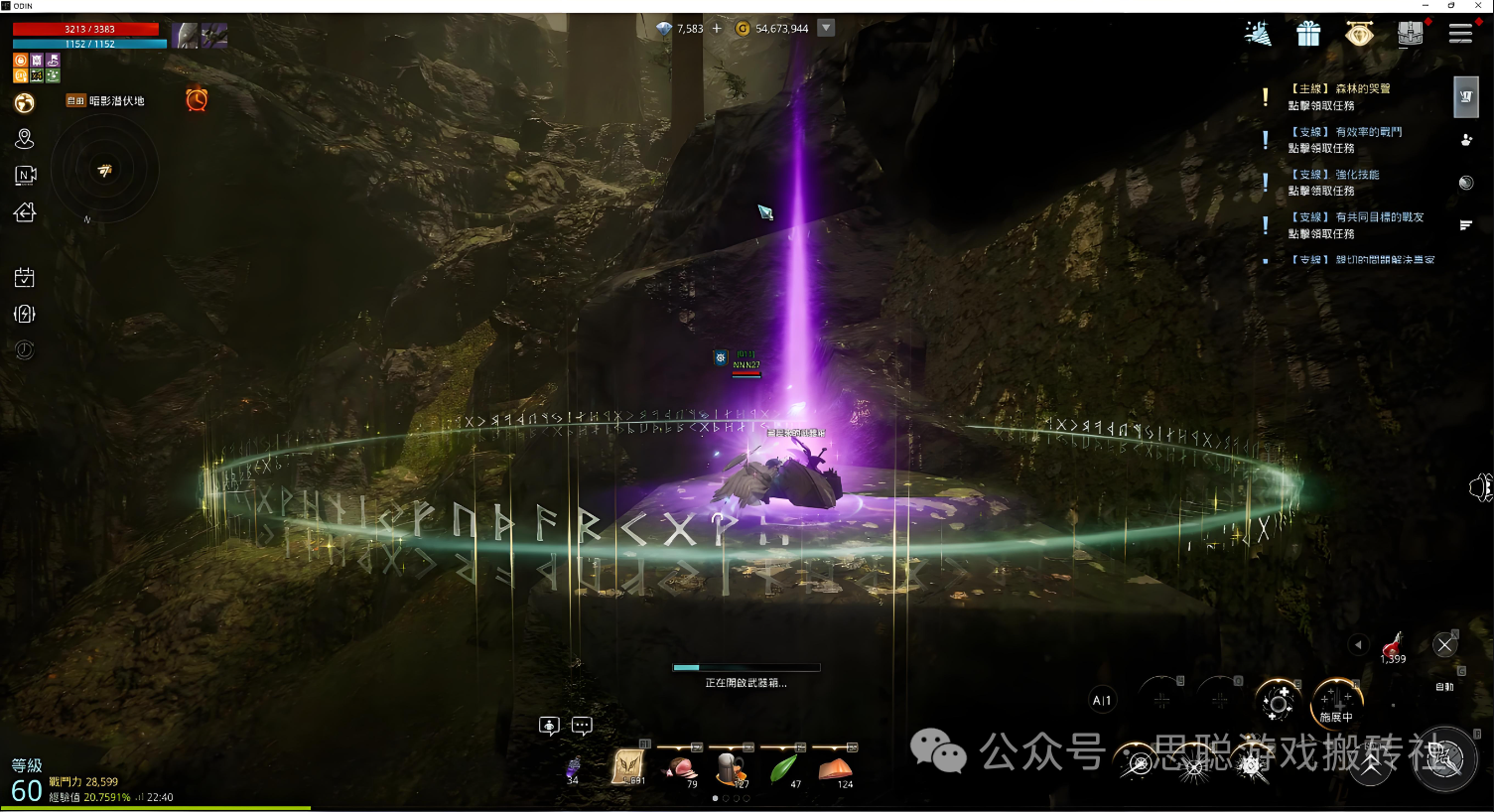Click the circular radar minimap

(x=104, y=171)
